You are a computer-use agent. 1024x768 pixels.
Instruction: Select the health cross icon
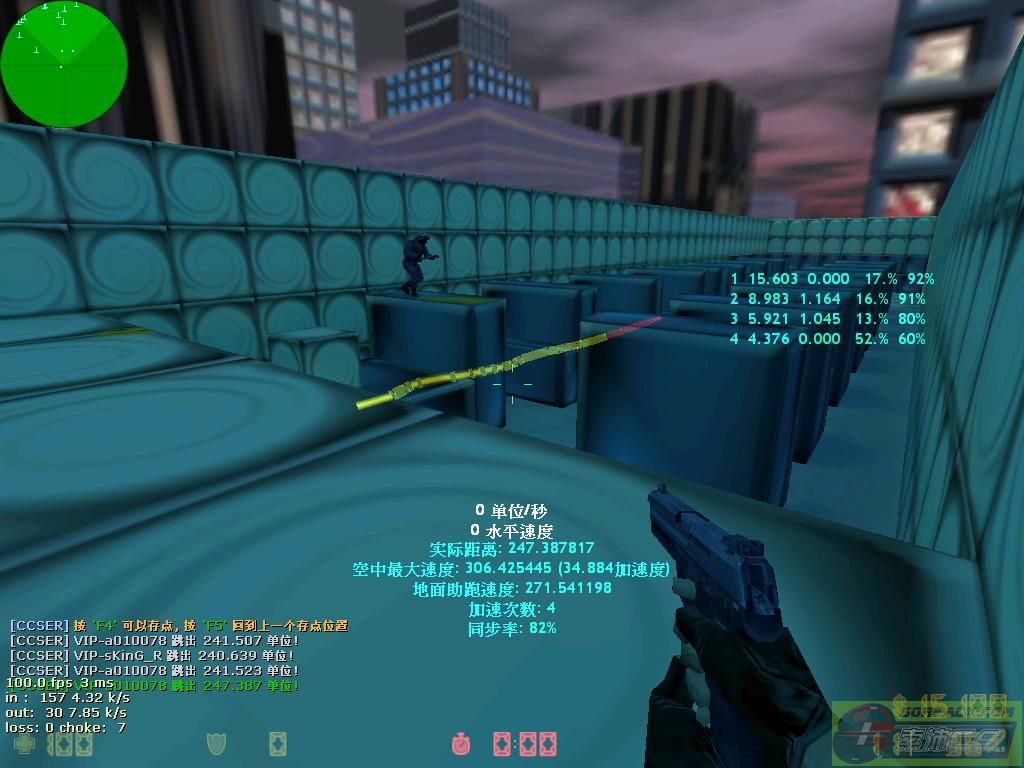23,744
